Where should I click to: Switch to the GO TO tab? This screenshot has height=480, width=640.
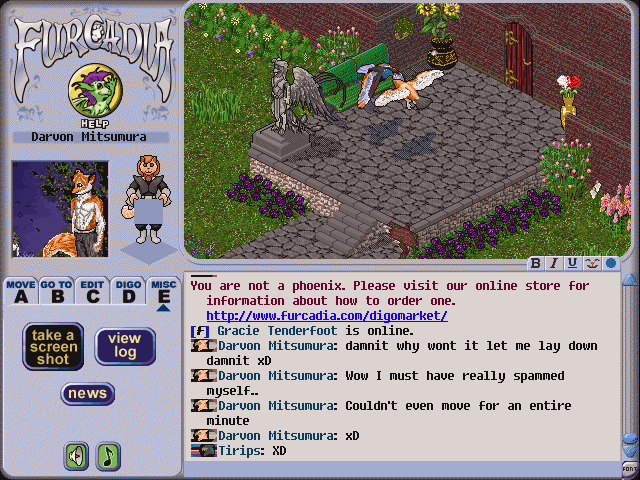[56, 291]
